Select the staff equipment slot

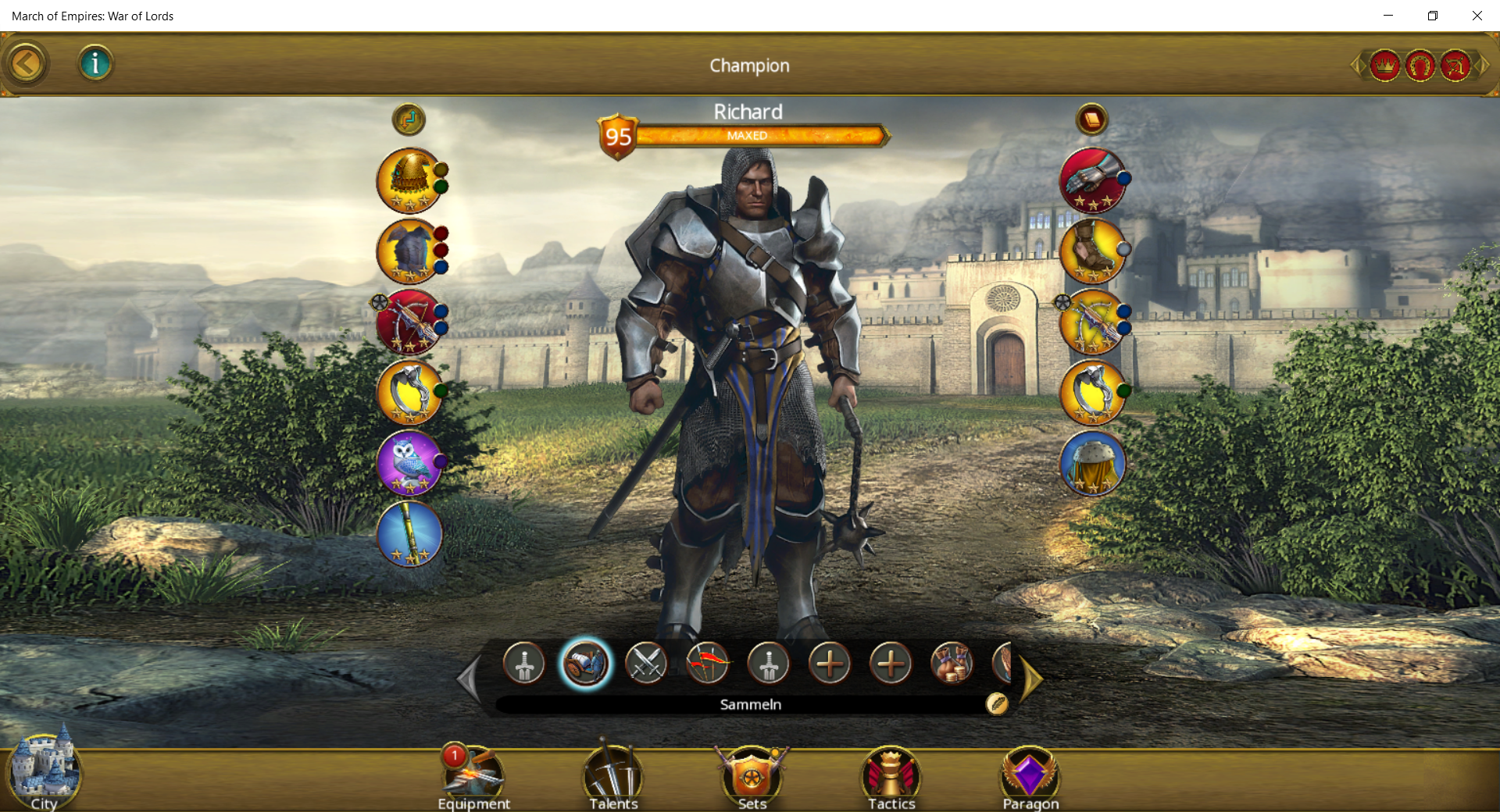[x=409, y=533]
